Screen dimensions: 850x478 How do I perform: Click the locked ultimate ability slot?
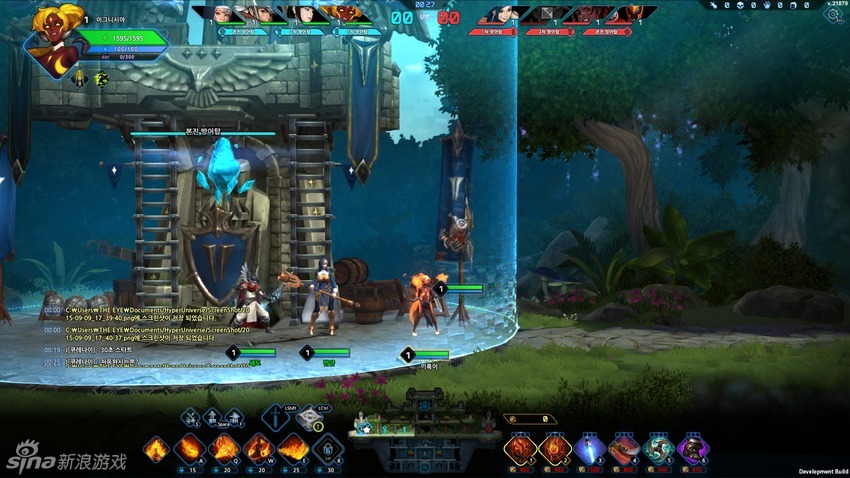(327, 449)
